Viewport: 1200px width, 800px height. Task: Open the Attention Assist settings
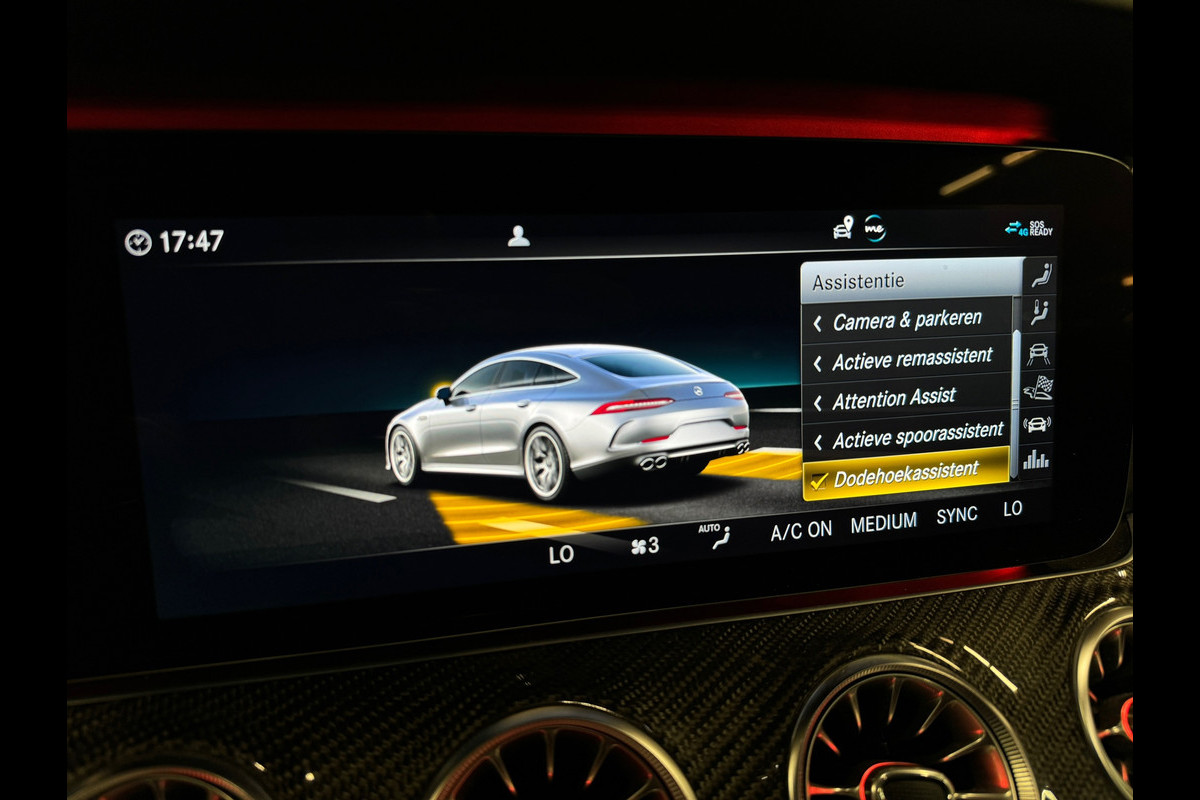click(894, 398)
